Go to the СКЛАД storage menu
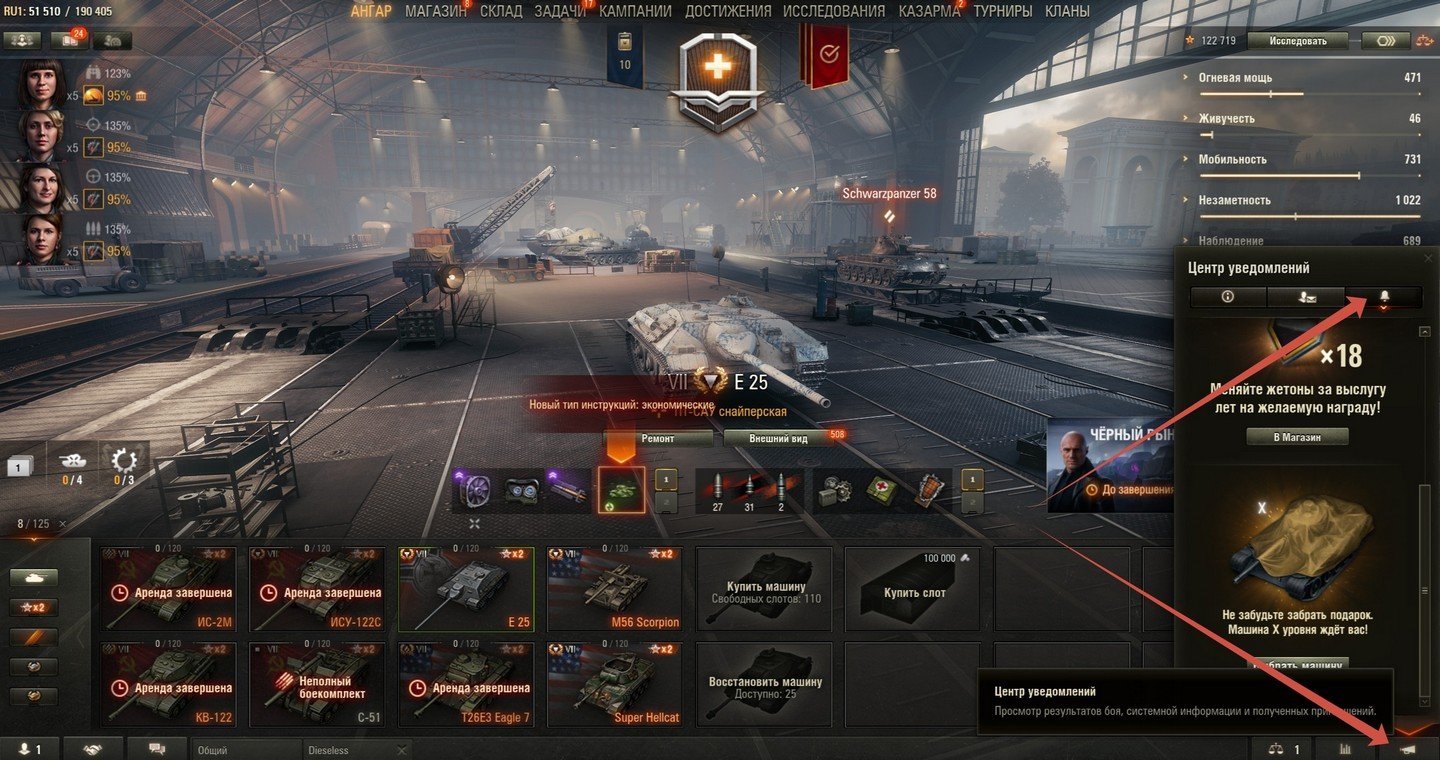 point(500,12)
